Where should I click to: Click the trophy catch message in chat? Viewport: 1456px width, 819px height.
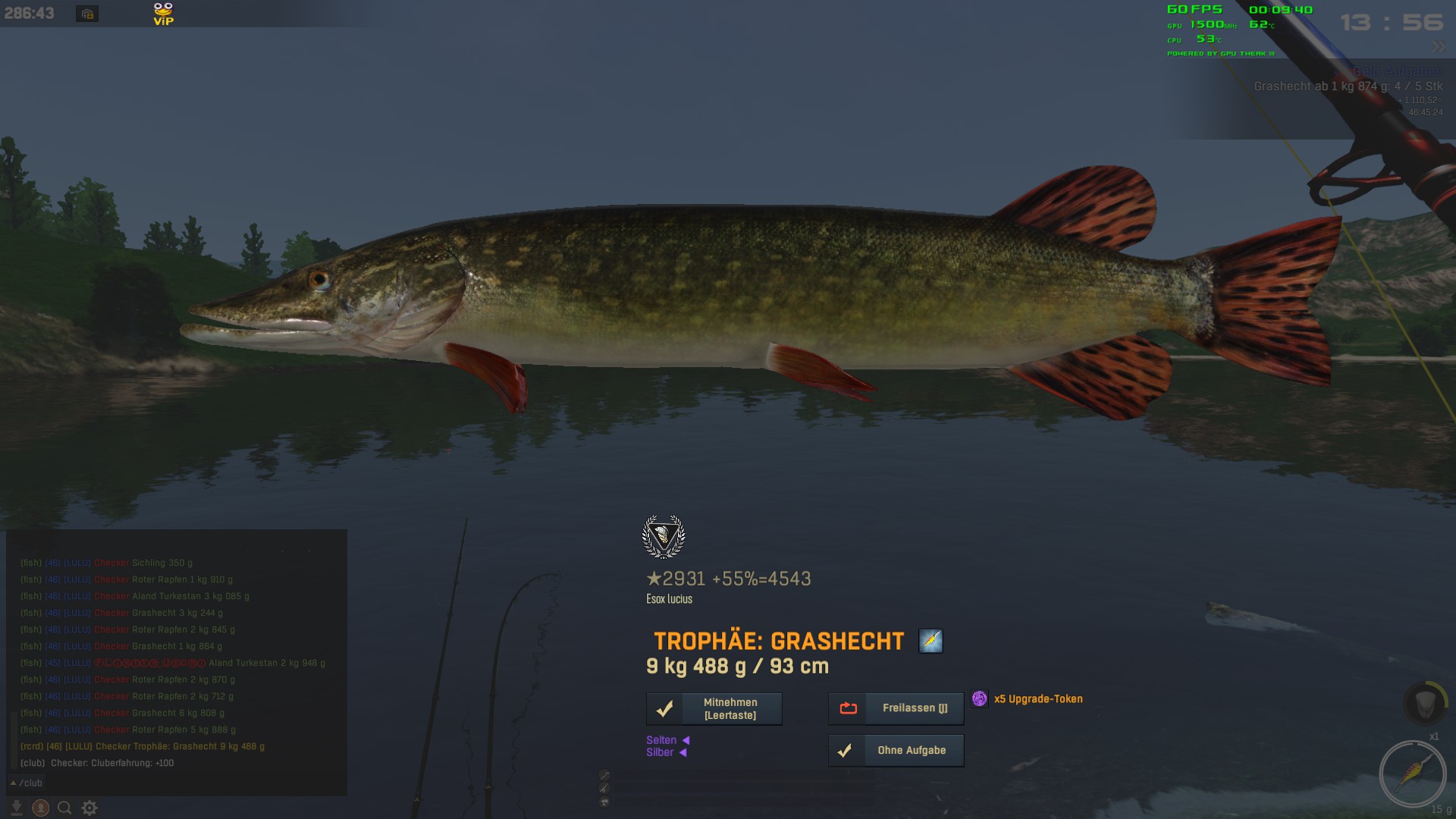[x=143, y=746]
